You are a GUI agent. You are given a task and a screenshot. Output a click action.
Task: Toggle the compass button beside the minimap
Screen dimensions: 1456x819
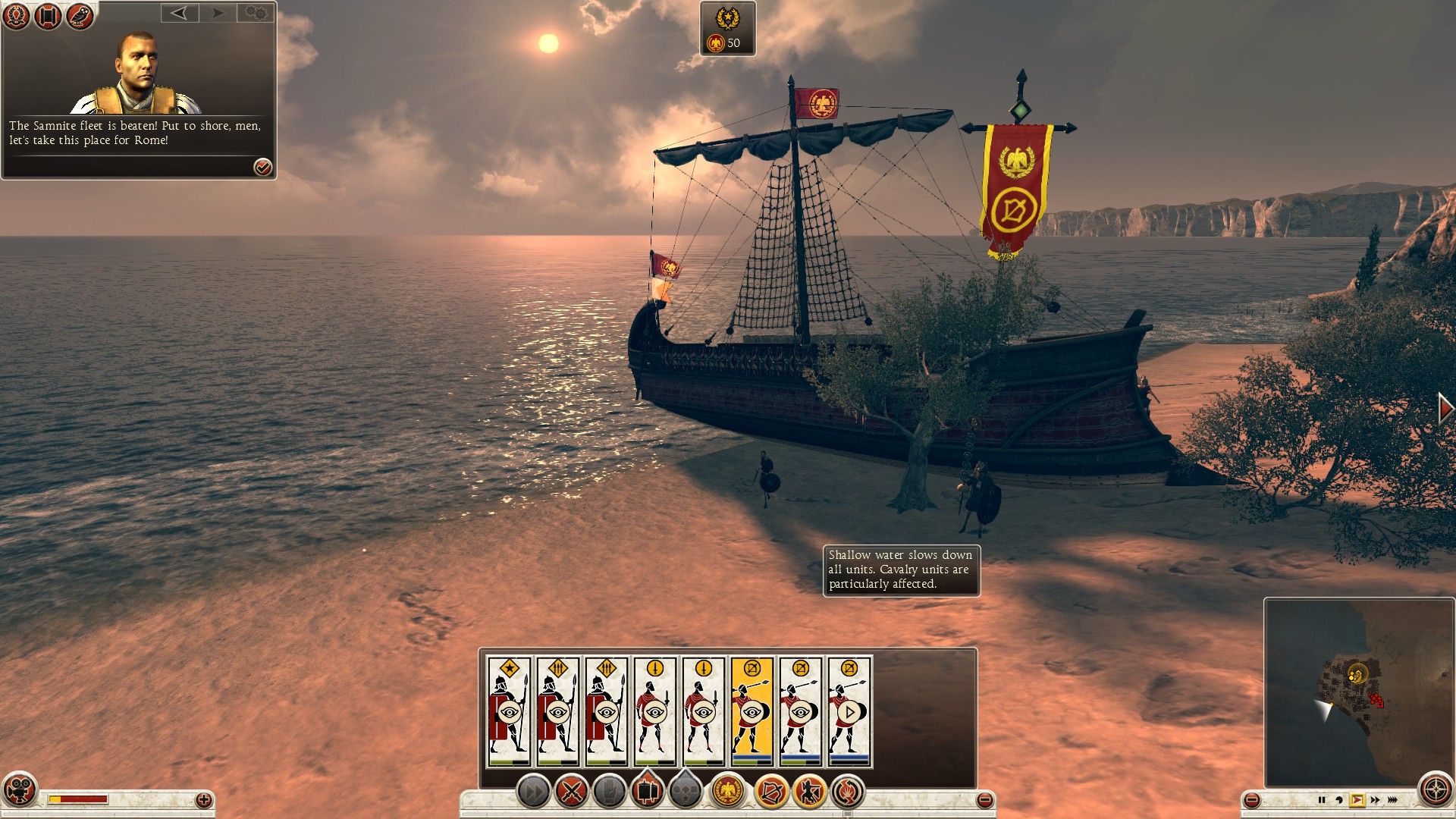pos(1436,790)
